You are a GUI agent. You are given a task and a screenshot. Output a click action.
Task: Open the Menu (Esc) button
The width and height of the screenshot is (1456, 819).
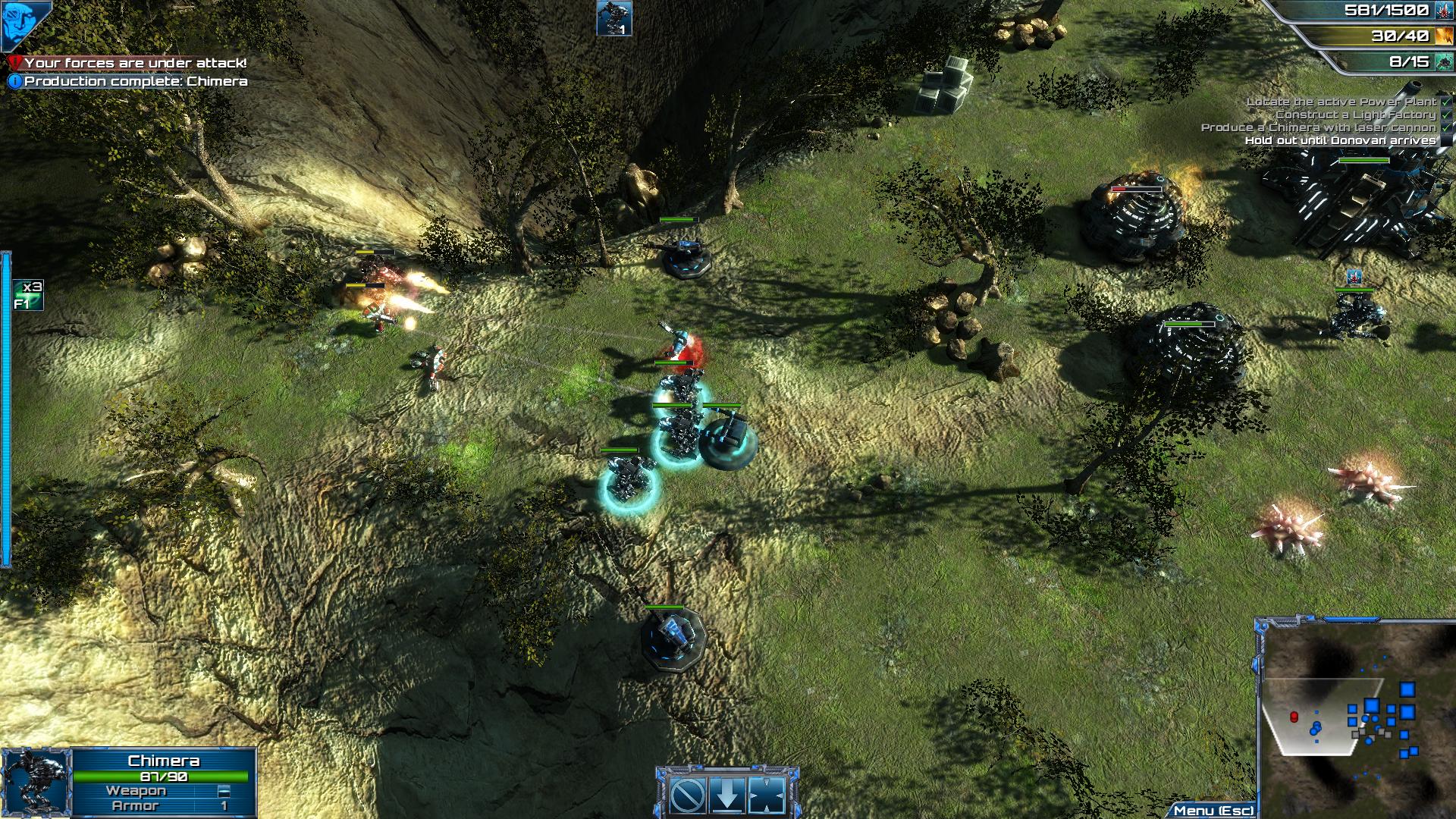(1213, 811)
